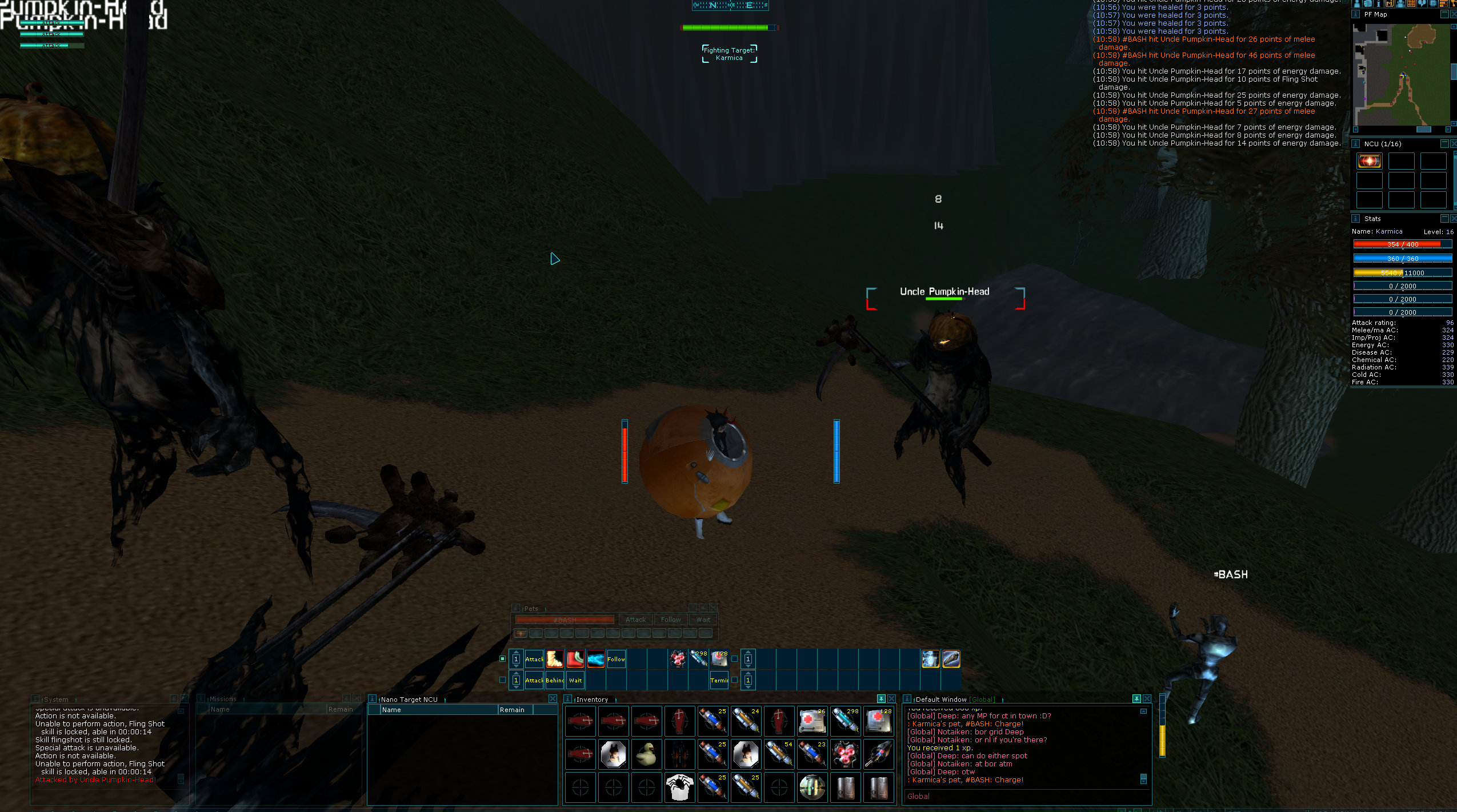Open the orange M map icon in top menu
This screenshot has width=1457, height=812.
(1390, 3)
